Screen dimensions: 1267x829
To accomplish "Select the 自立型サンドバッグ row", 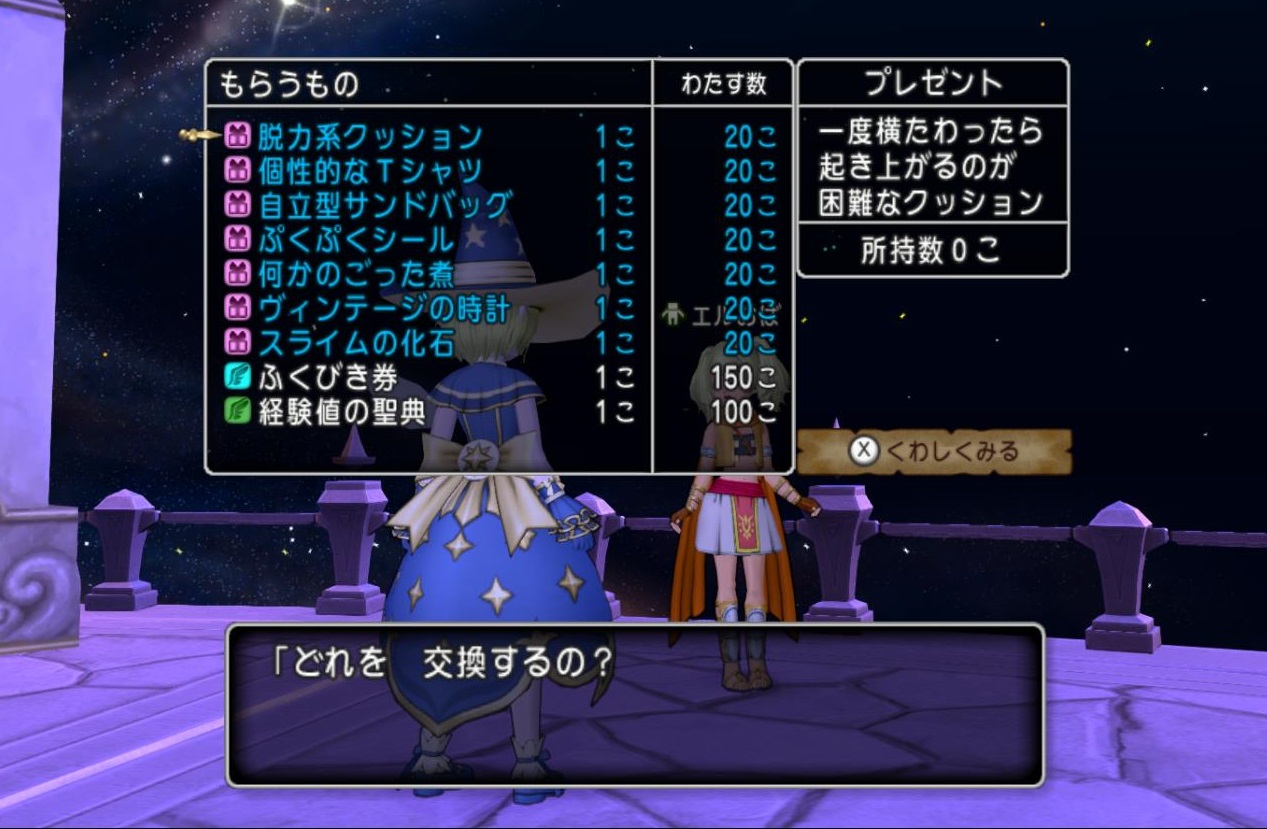I will [385, 206].
